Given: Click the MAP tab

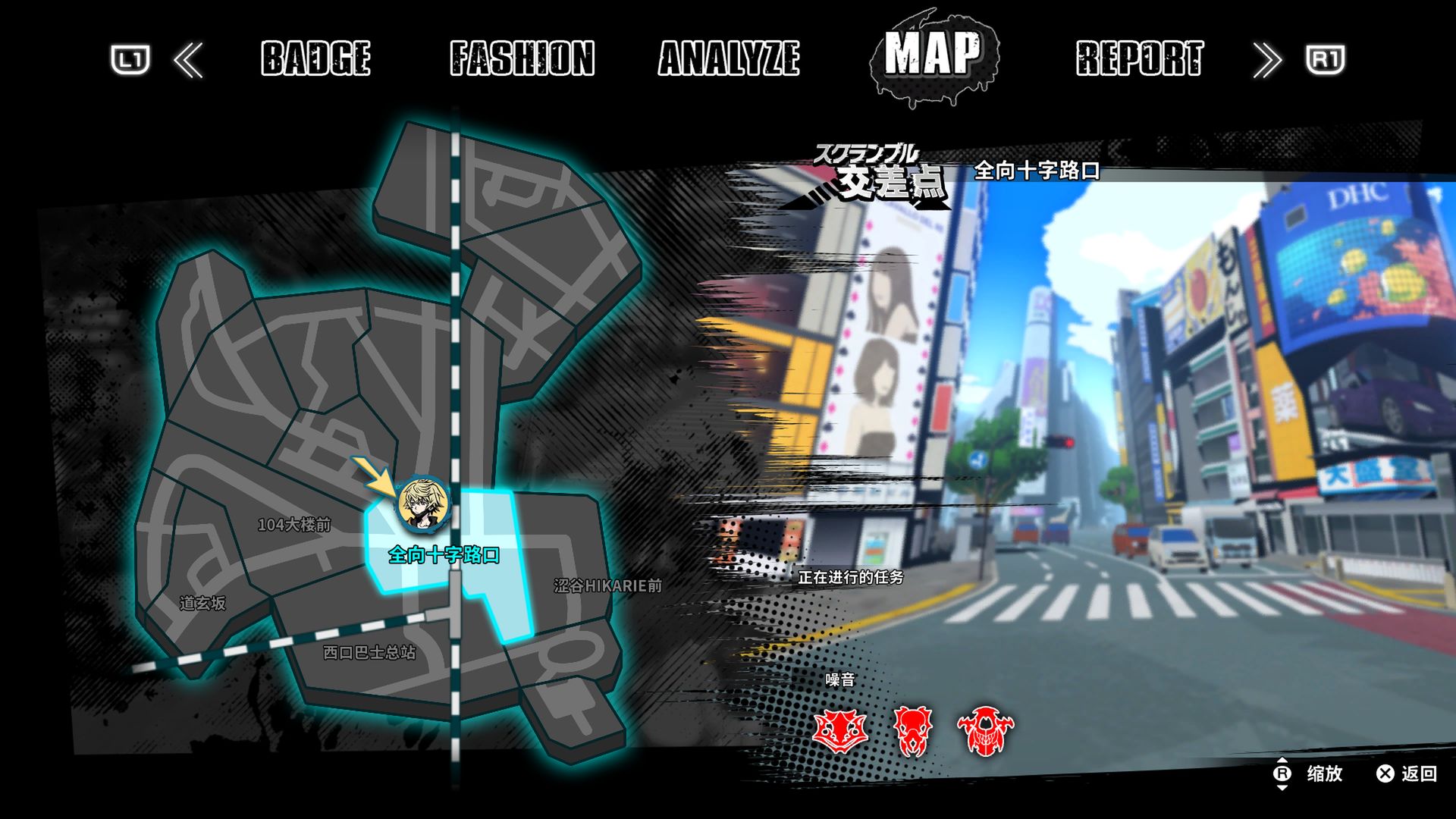Looking at the screenshot, I should point(933,55).
